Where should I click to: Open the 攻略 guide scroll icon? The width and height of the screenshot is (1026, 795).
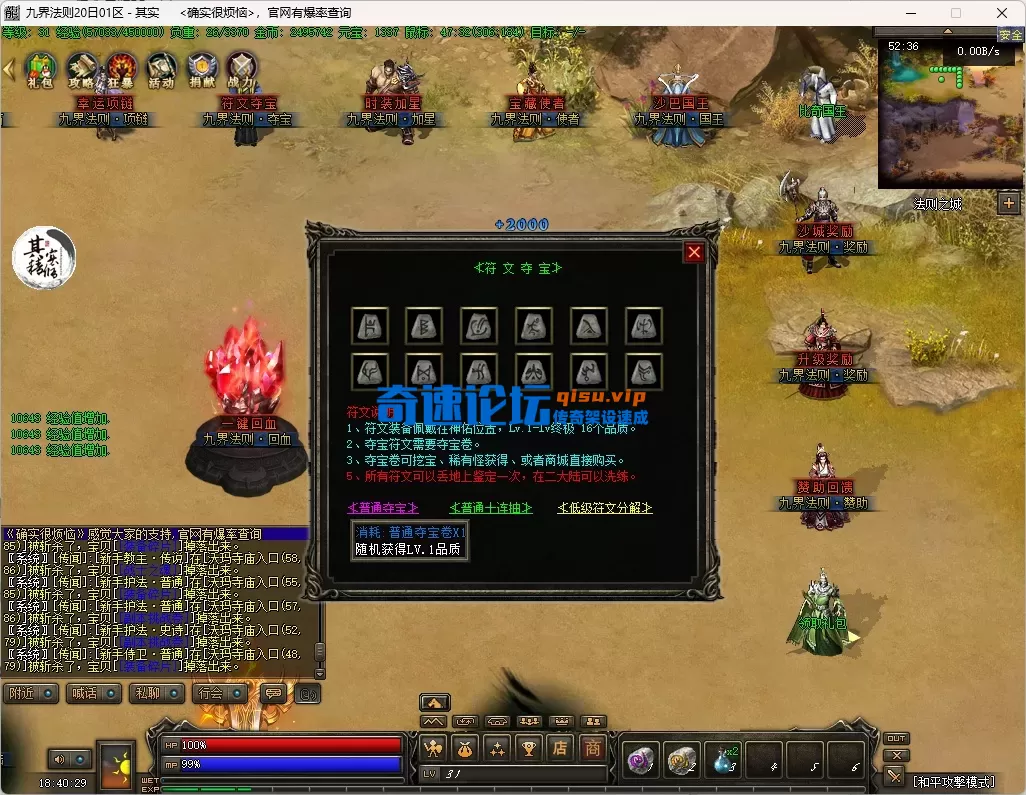81,68
